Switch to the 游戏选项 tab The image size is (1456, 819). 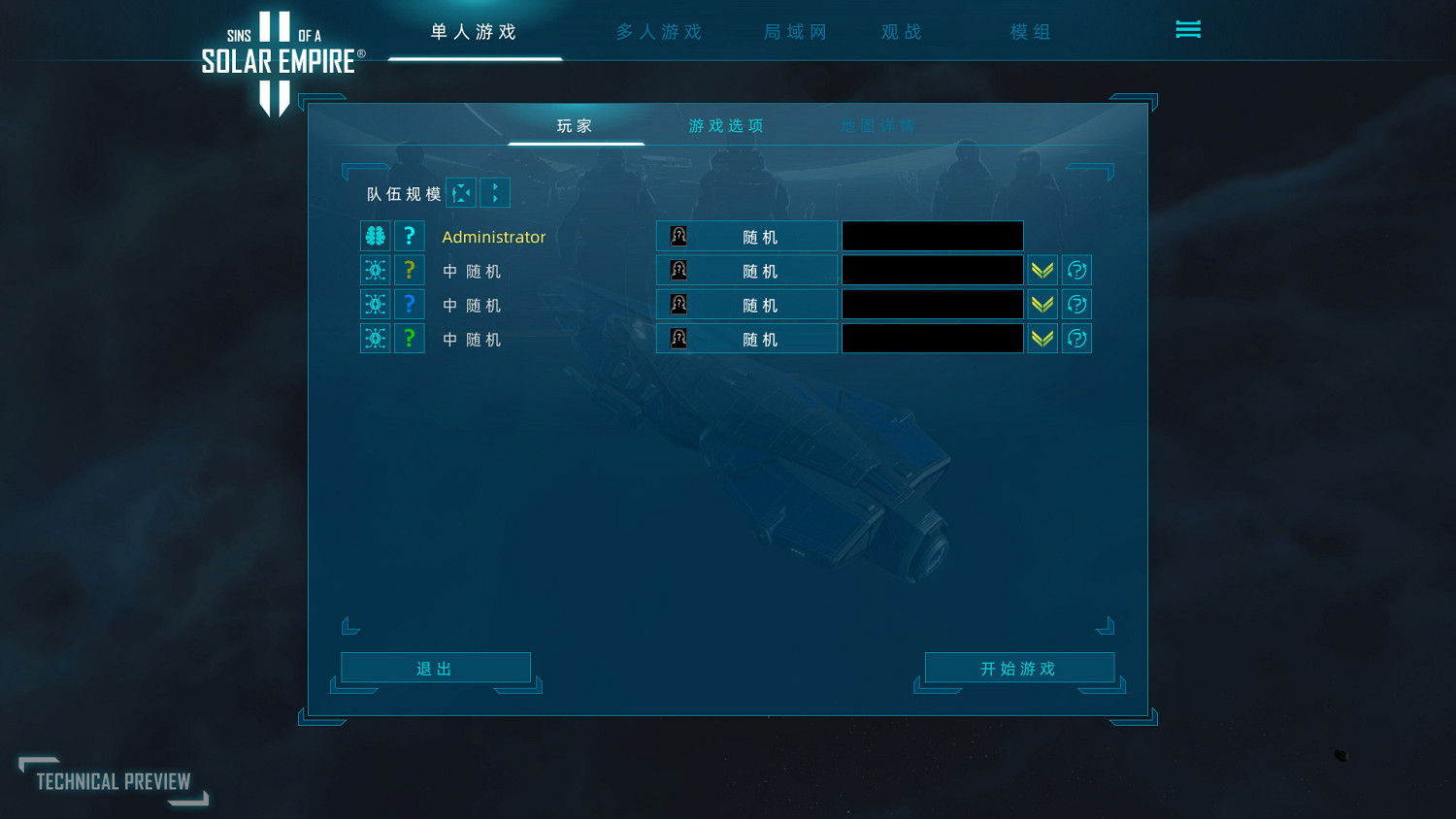[x=725, y=125]
